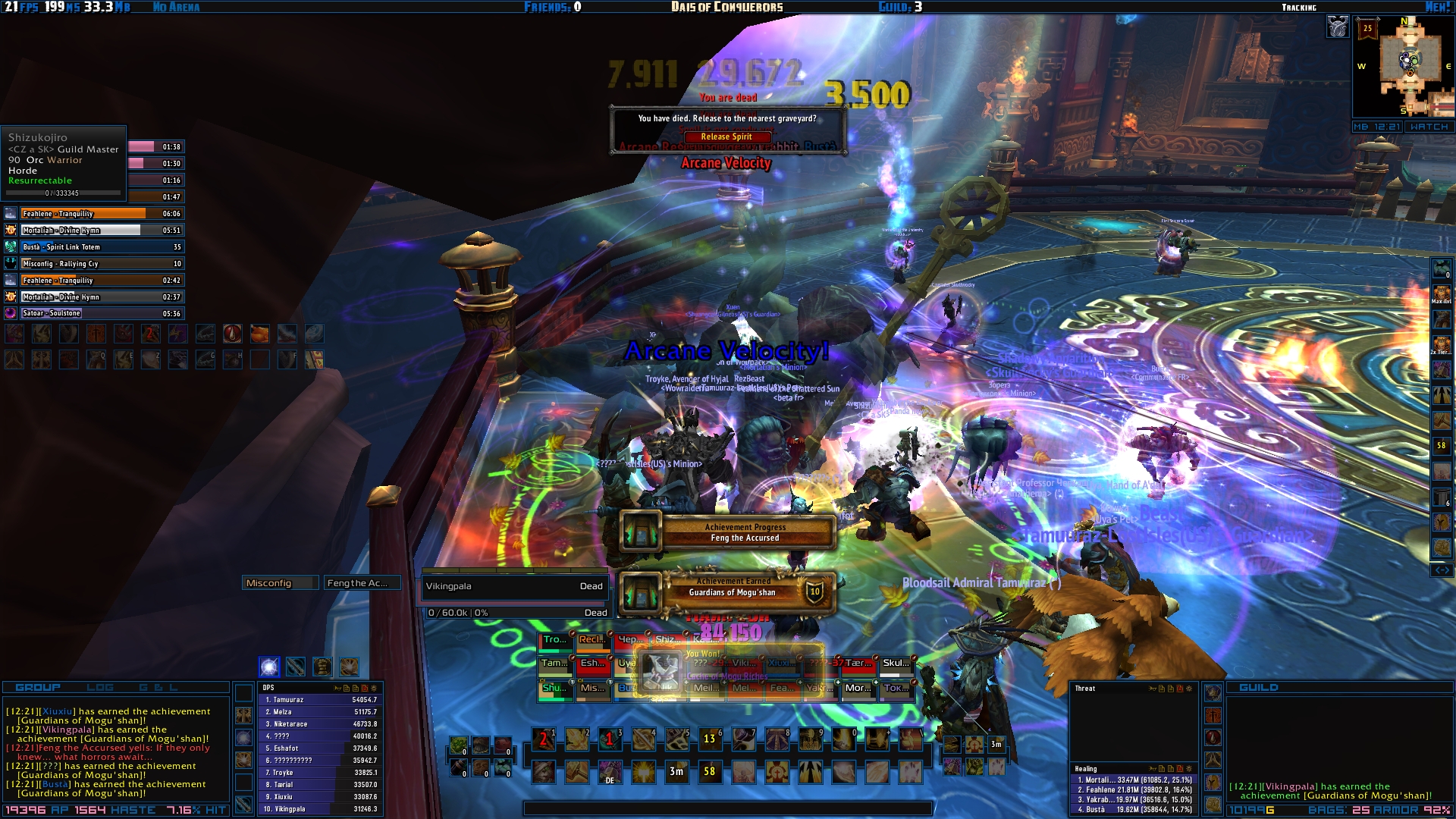Select the Mor... raid frame

[858, 689]
